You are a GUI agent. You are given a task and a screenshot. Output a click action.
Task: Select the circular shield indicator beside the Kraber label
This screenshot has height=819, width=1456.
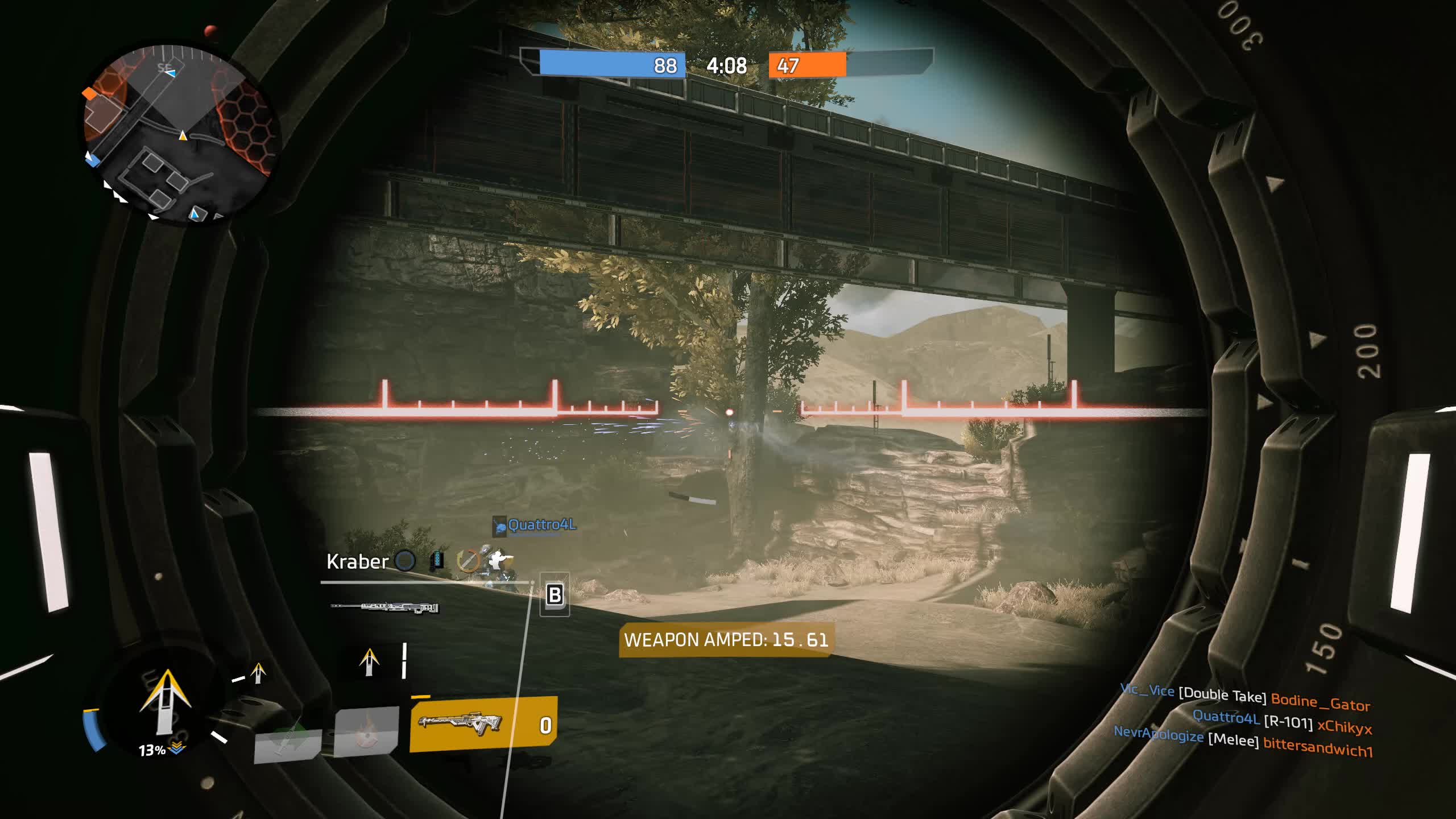[x=405, y=561]
